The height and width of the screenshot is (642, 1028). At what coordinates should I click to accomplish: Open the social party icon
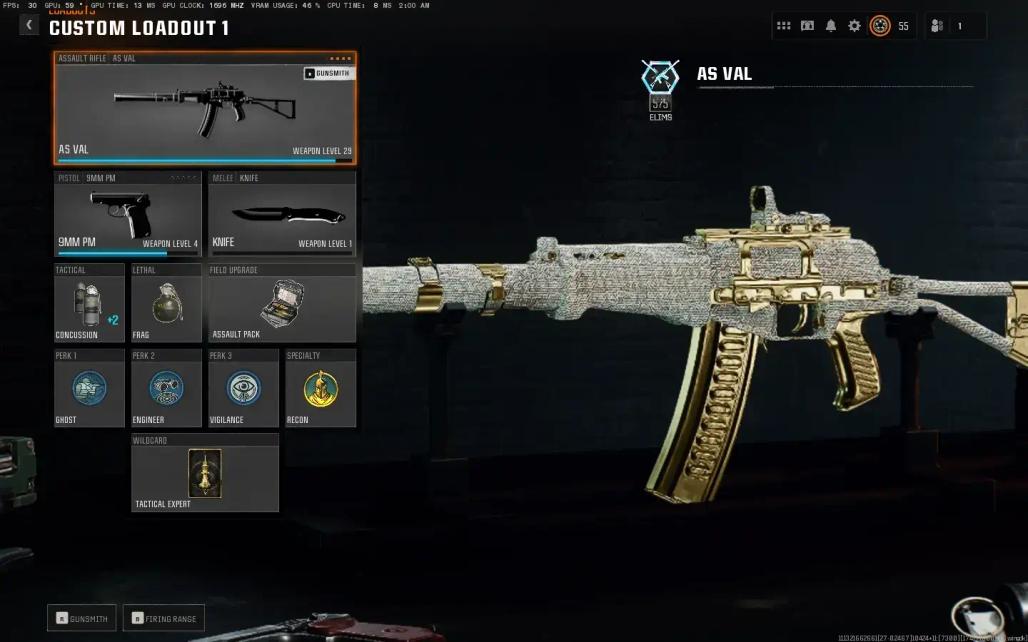[x=937, y=26]
